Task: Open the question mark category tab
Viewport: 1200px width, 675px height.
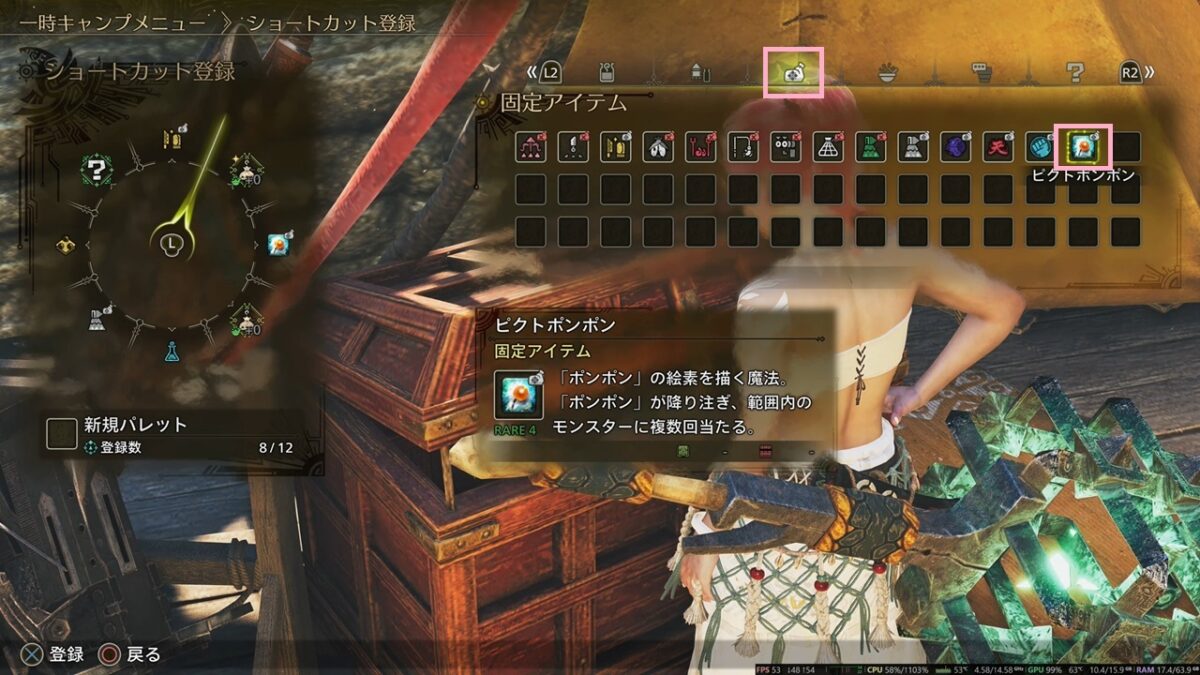Action: (1075, 72)
